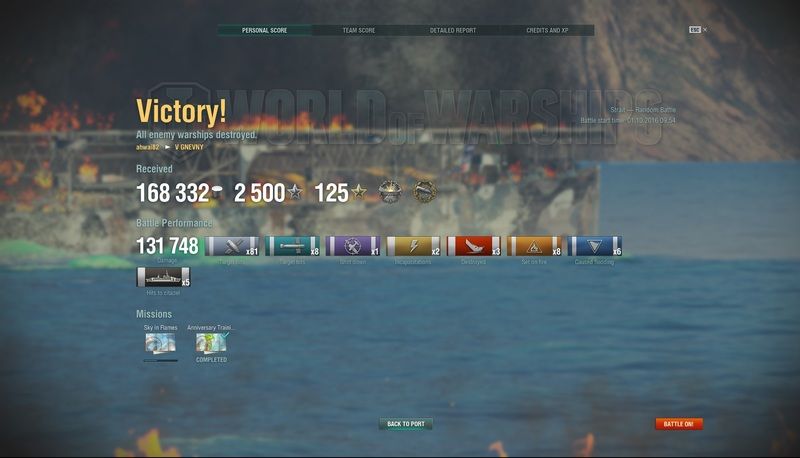Select the yellow Incapacitations ribbon
This screenshot has width=800, height=458.
point(413,246)
